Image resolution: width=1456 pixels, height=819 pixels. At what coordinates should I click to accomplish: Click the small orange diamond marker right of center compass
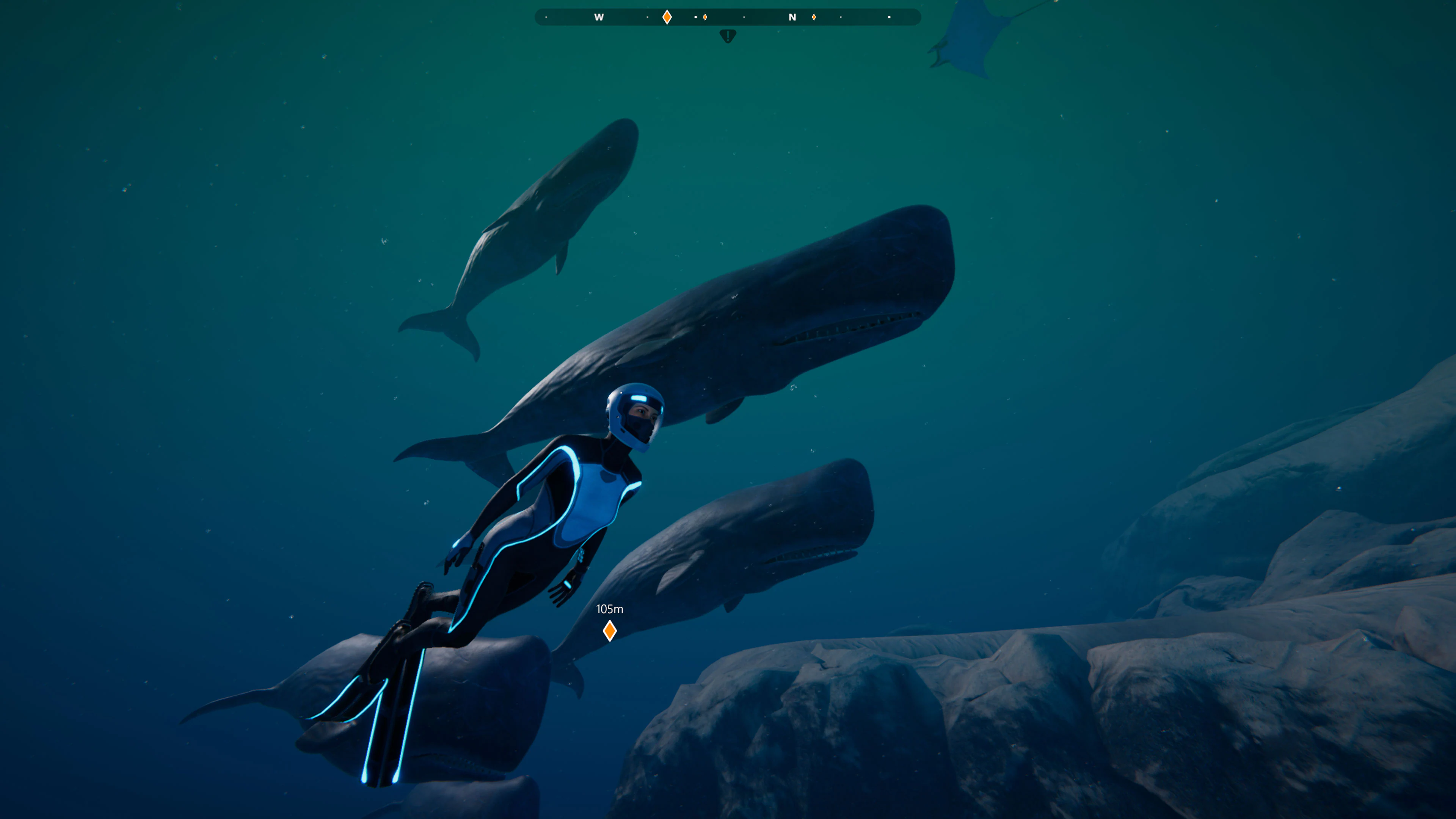point(705,17)
